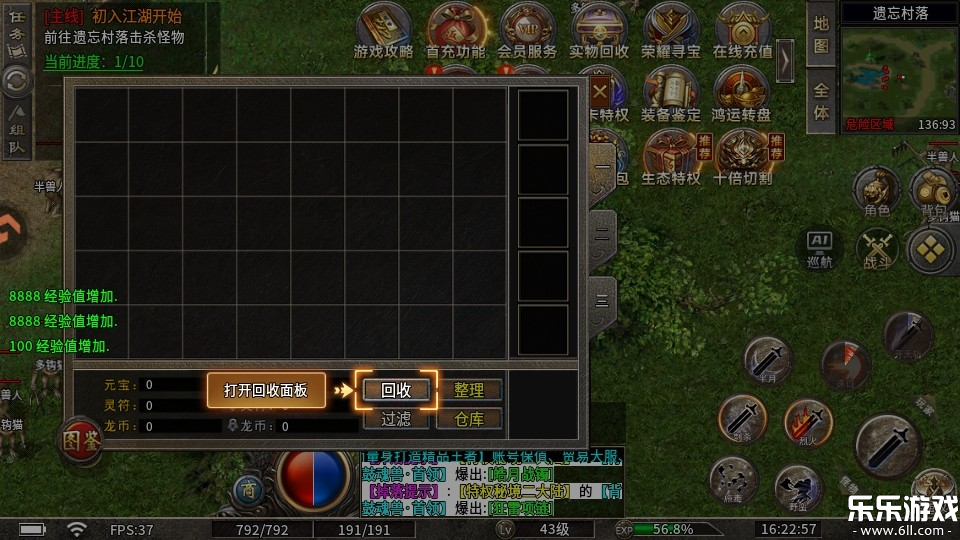
Task: Open the 仓库 warehouse
Action: pyautogui.click(x=468, y=419)
